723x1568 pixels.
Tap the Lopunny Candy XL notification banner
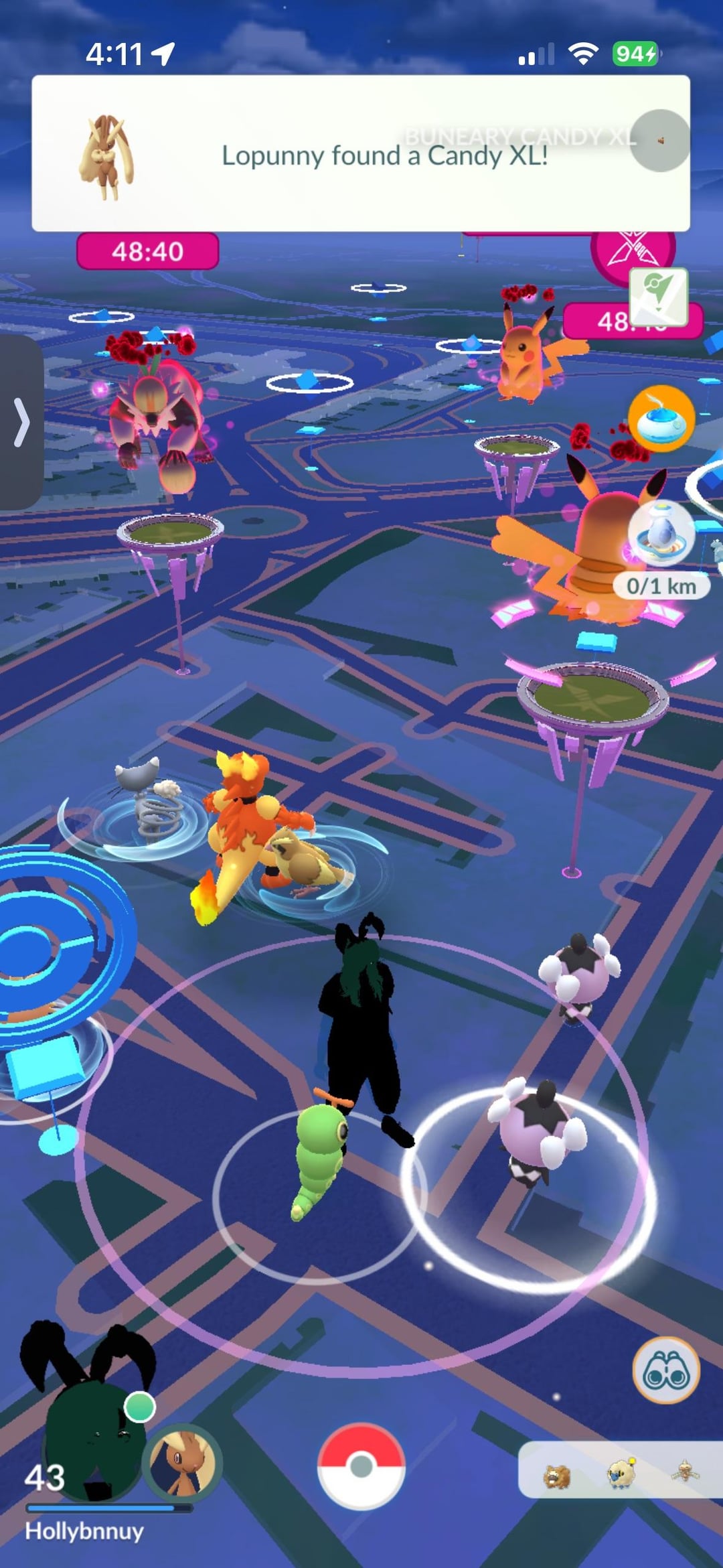click(x=360, y=154)
